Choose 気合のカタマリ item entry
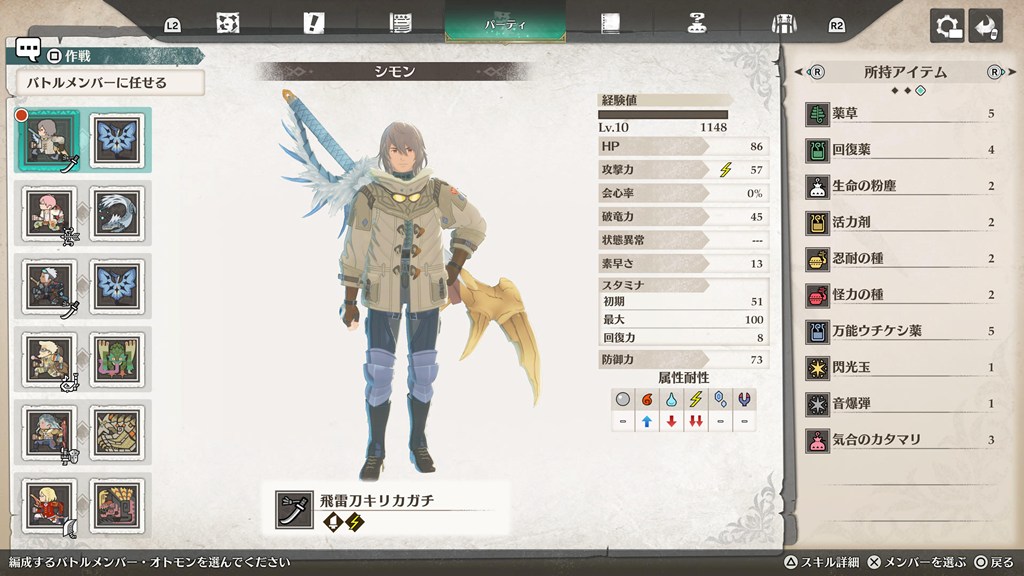 click(x=900, y=439)
